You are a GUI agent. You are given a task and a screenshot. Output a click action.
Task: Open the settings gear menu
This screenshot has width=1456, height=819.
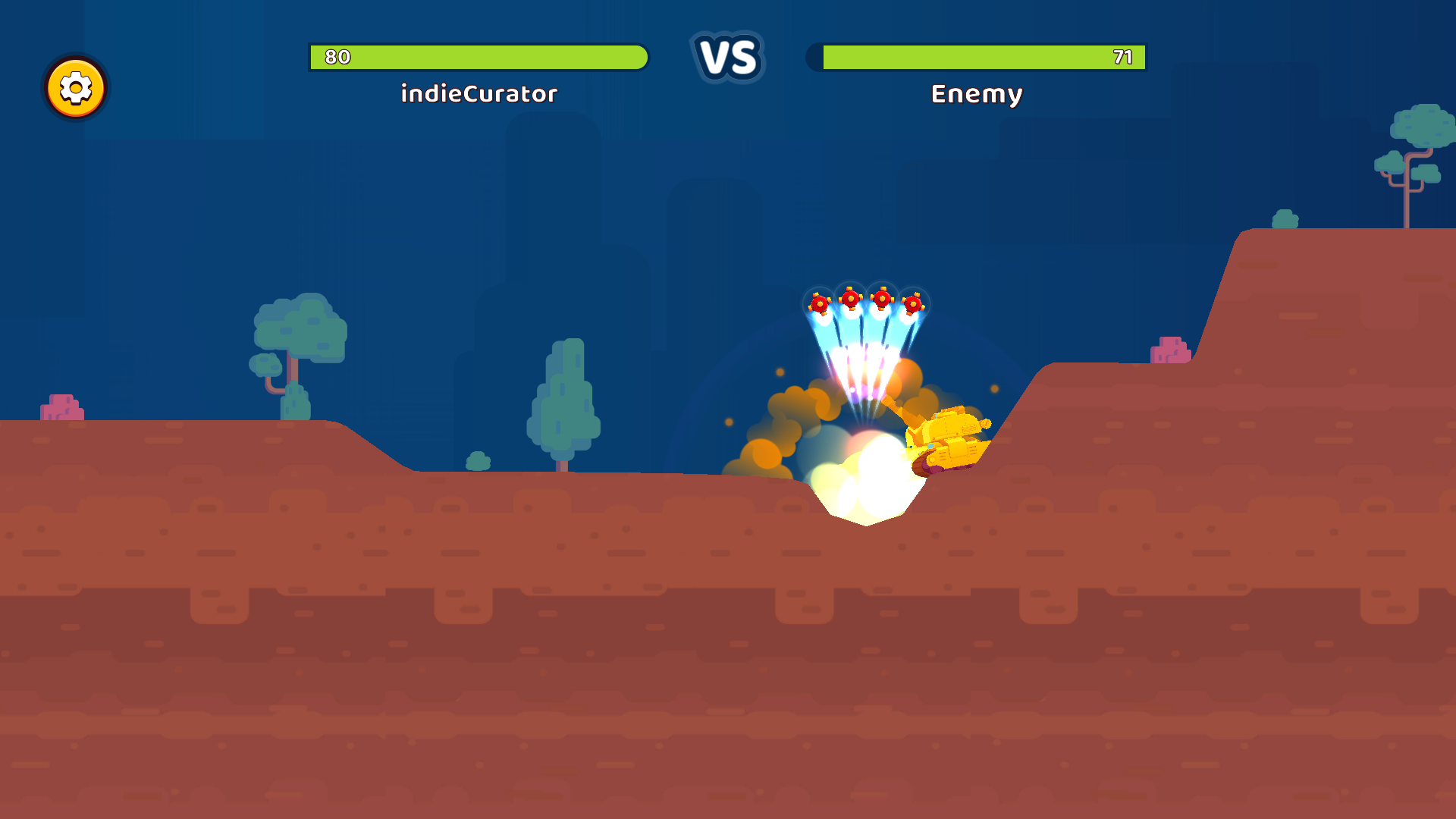[76, 88]
